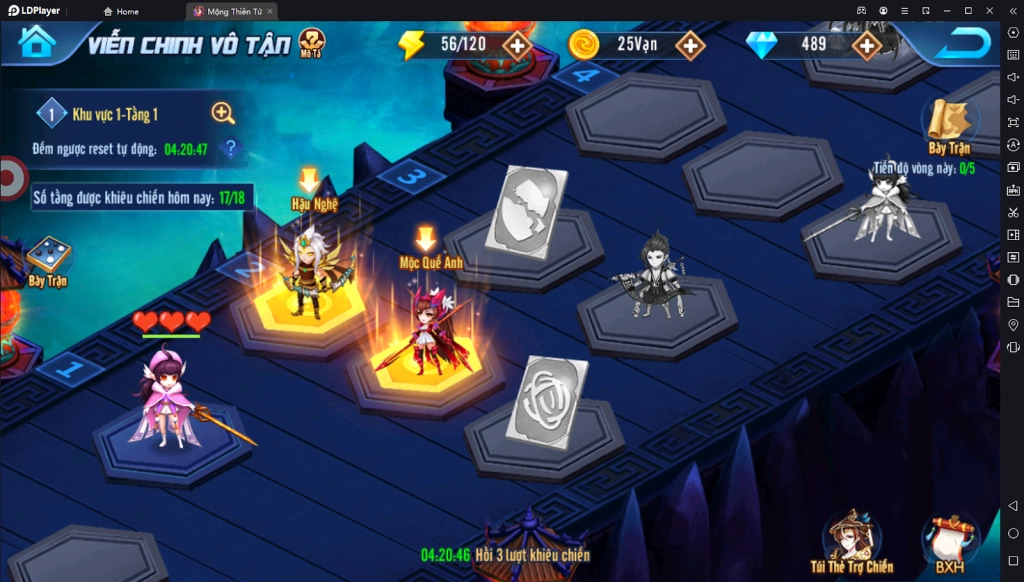Open the magnifier floor overview
This screenshot has height=582, width=1024.
tap(223, 114)
